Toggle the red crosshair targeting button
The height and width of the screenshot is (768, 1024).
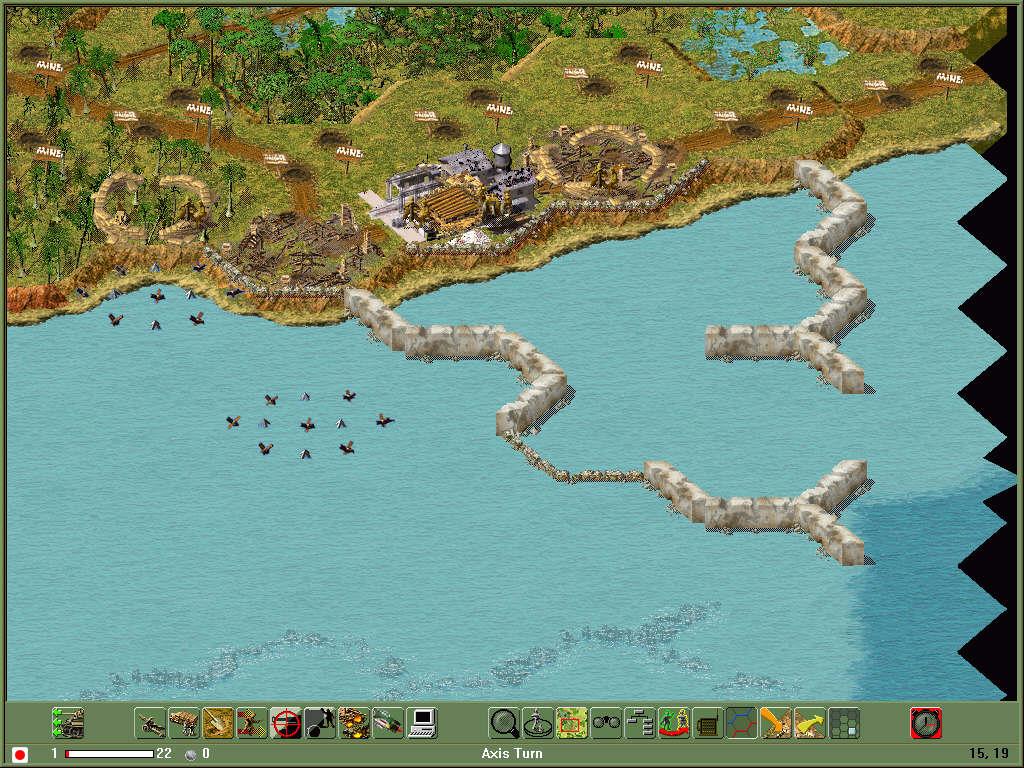[286, 722]
